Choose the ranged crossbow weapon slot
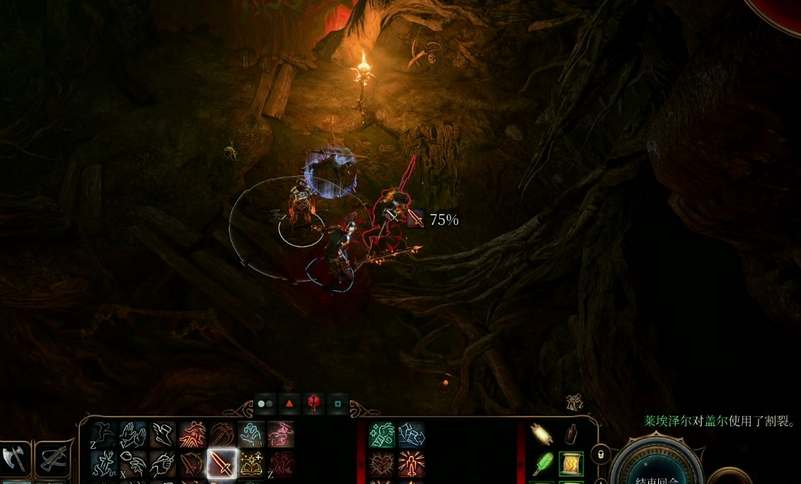Viewport: 801px width, 484px height. [x=53, y=459]
